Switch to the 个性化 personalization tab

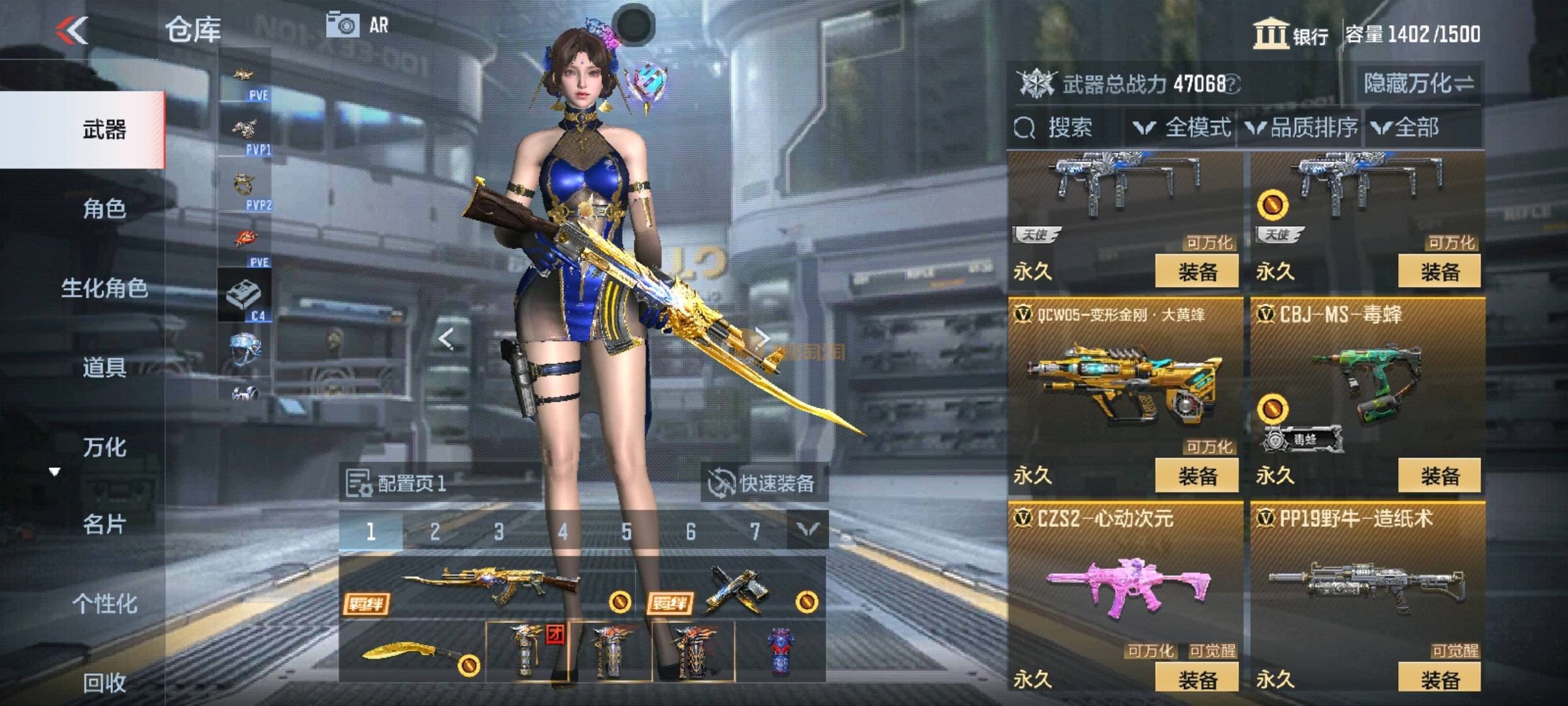click(105, 603)
